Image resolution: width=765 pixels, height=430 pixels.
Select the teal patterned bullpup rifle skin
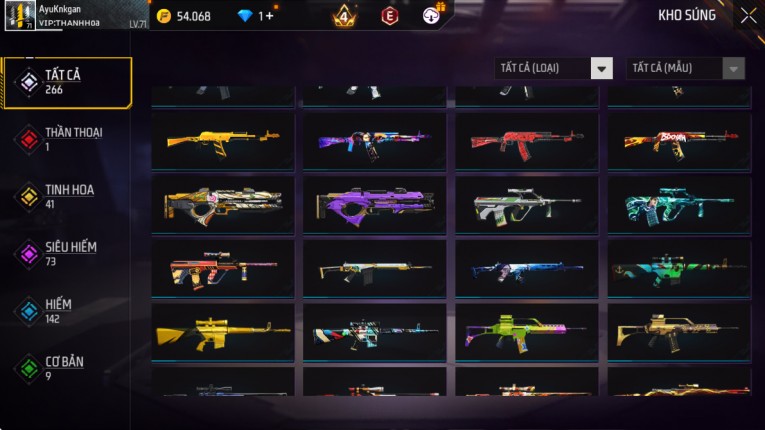coord(679,204)
